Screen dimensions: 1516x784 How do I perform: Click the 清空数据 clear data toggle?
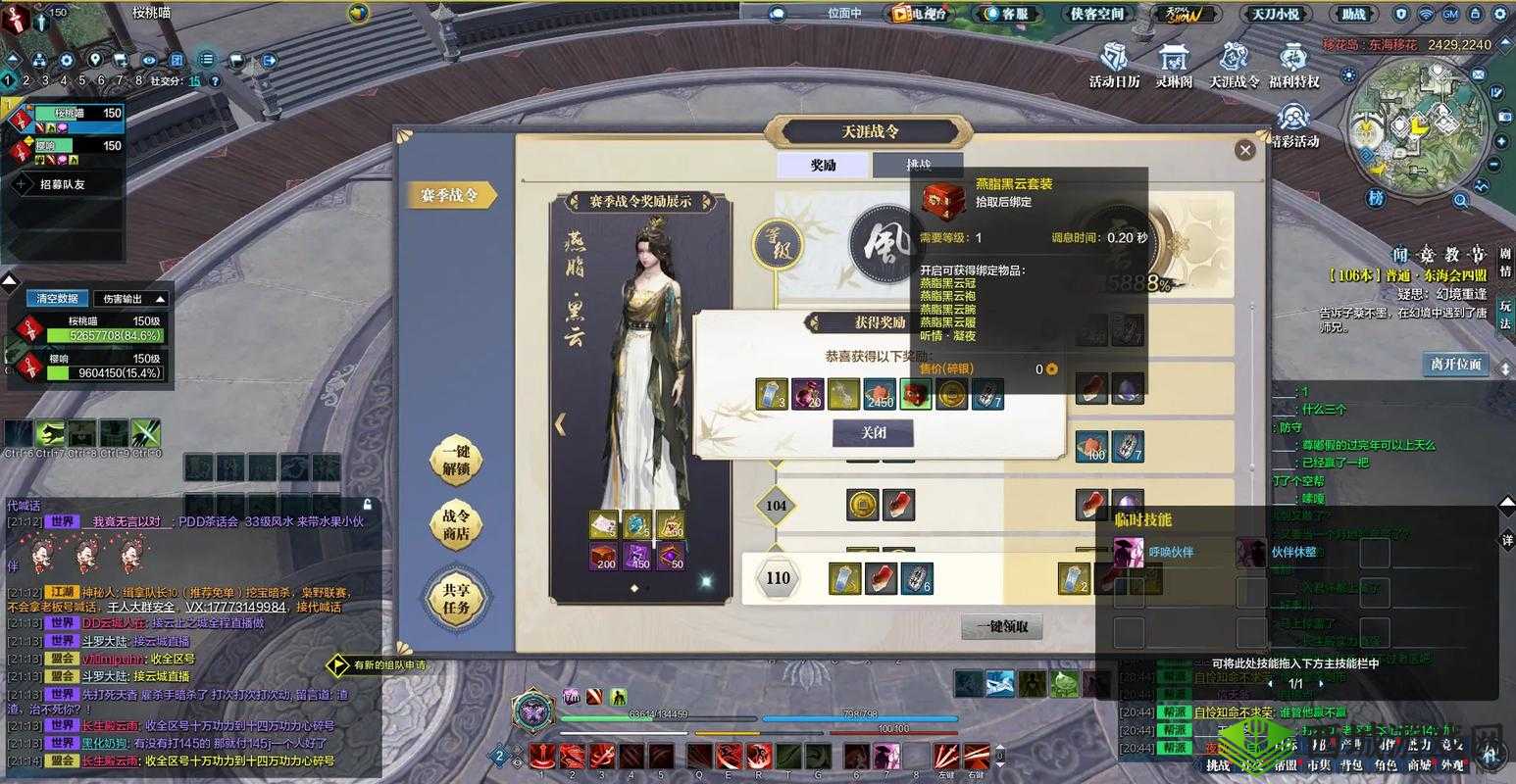tap(56, 298)
